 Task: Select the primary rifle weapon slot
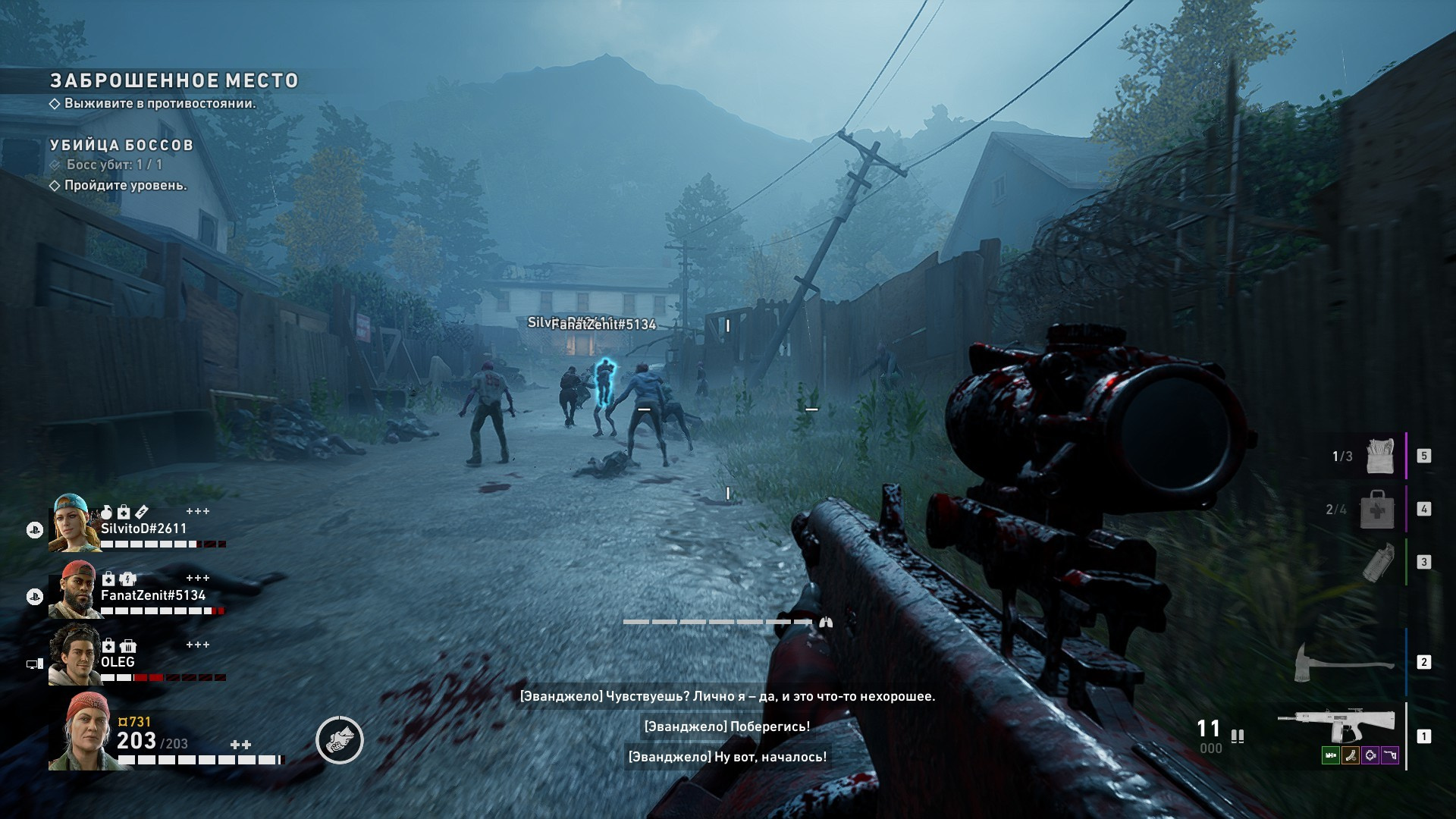(x=1336, y=726)
